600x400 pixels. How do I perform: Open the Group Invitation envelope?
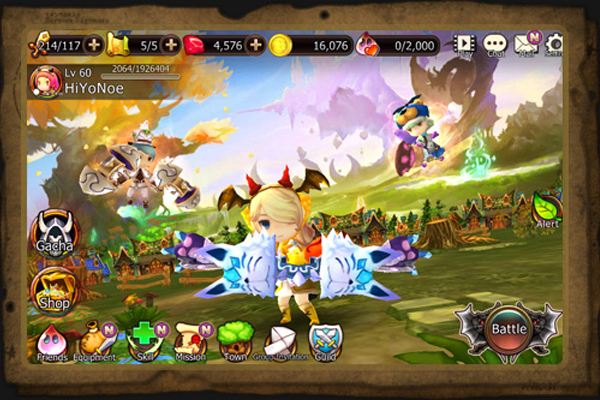(280, 340)
